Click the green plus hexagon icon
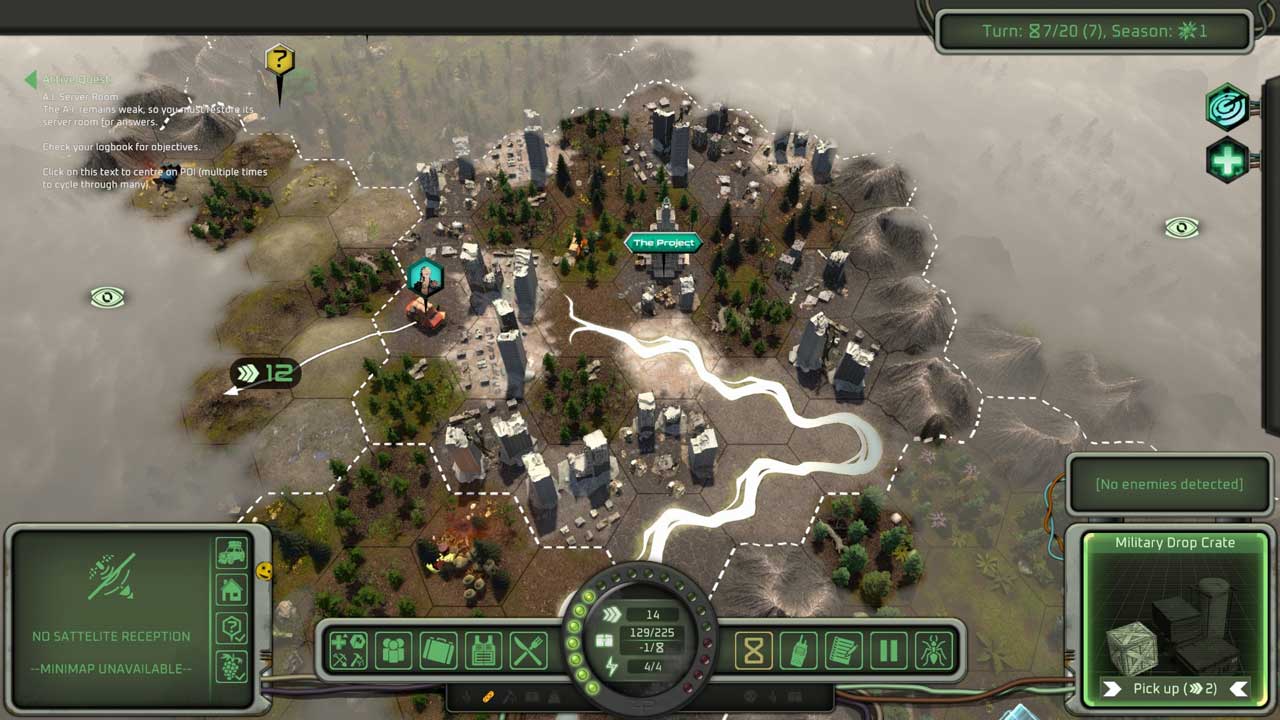Image resolution: width=1280 pixels, height=720 pixels. 1227,160
